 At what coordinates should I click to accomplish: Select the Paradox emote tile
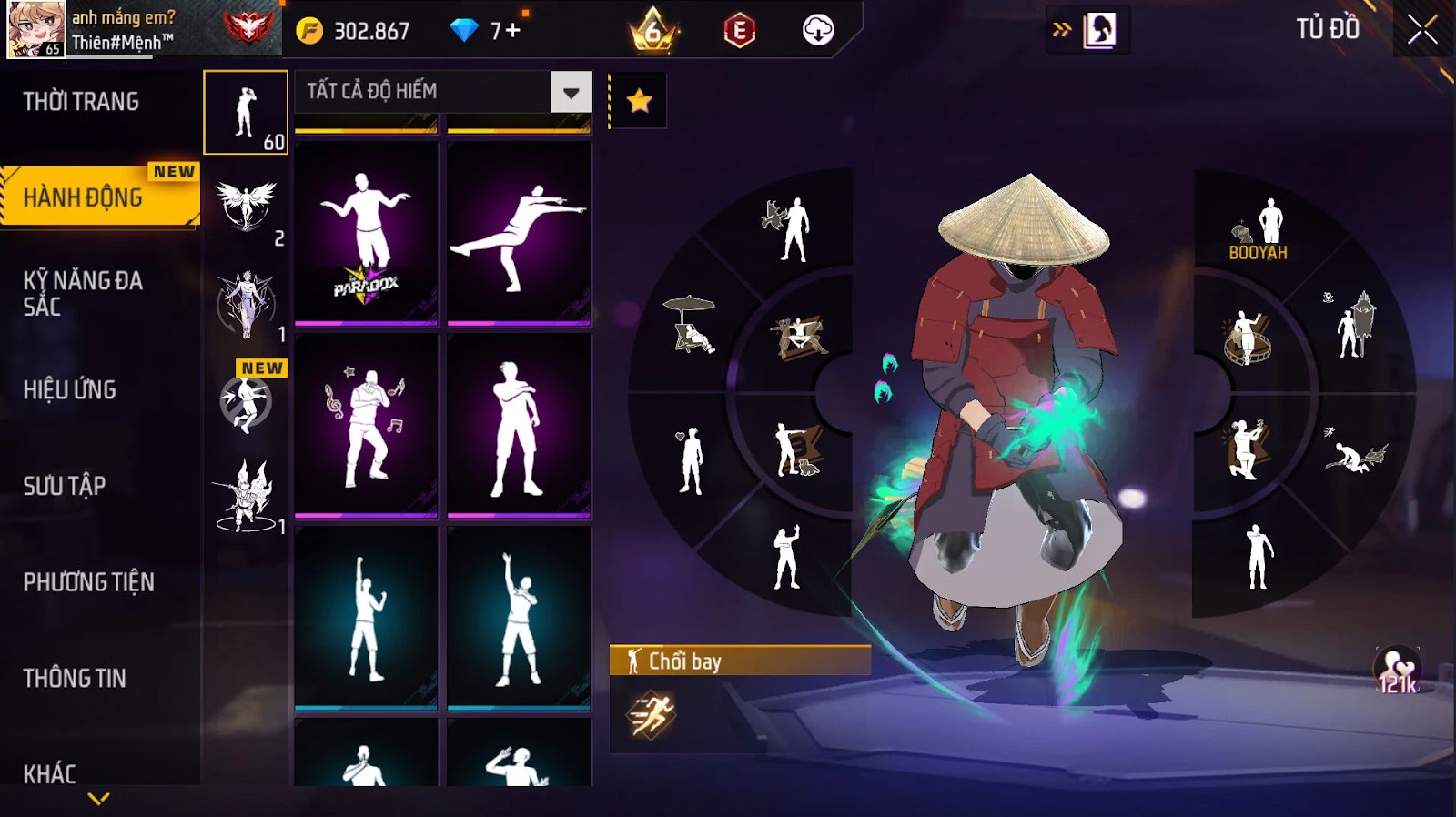(366, 233)
